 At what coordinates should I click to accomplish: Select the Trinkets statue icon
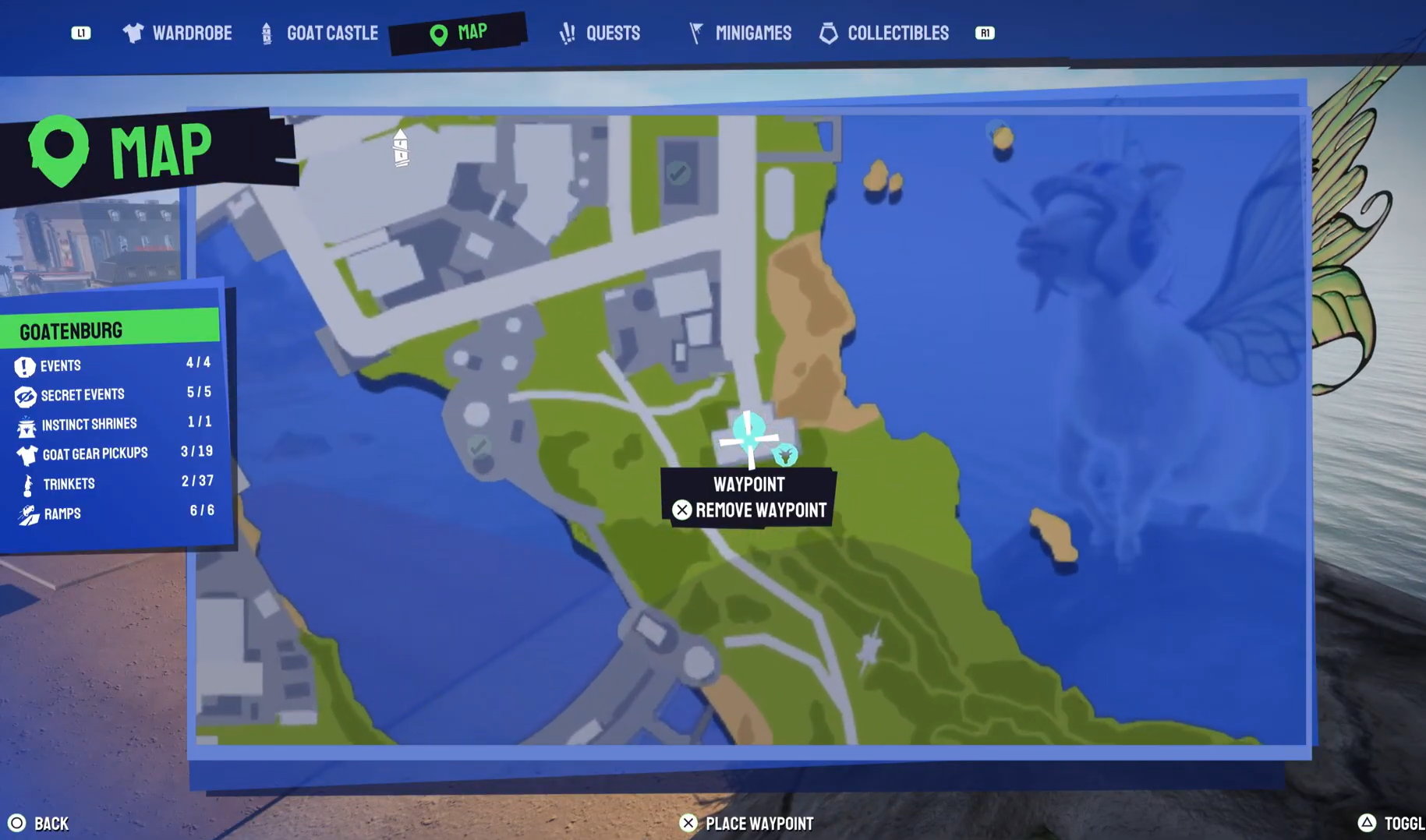point(26,482)
